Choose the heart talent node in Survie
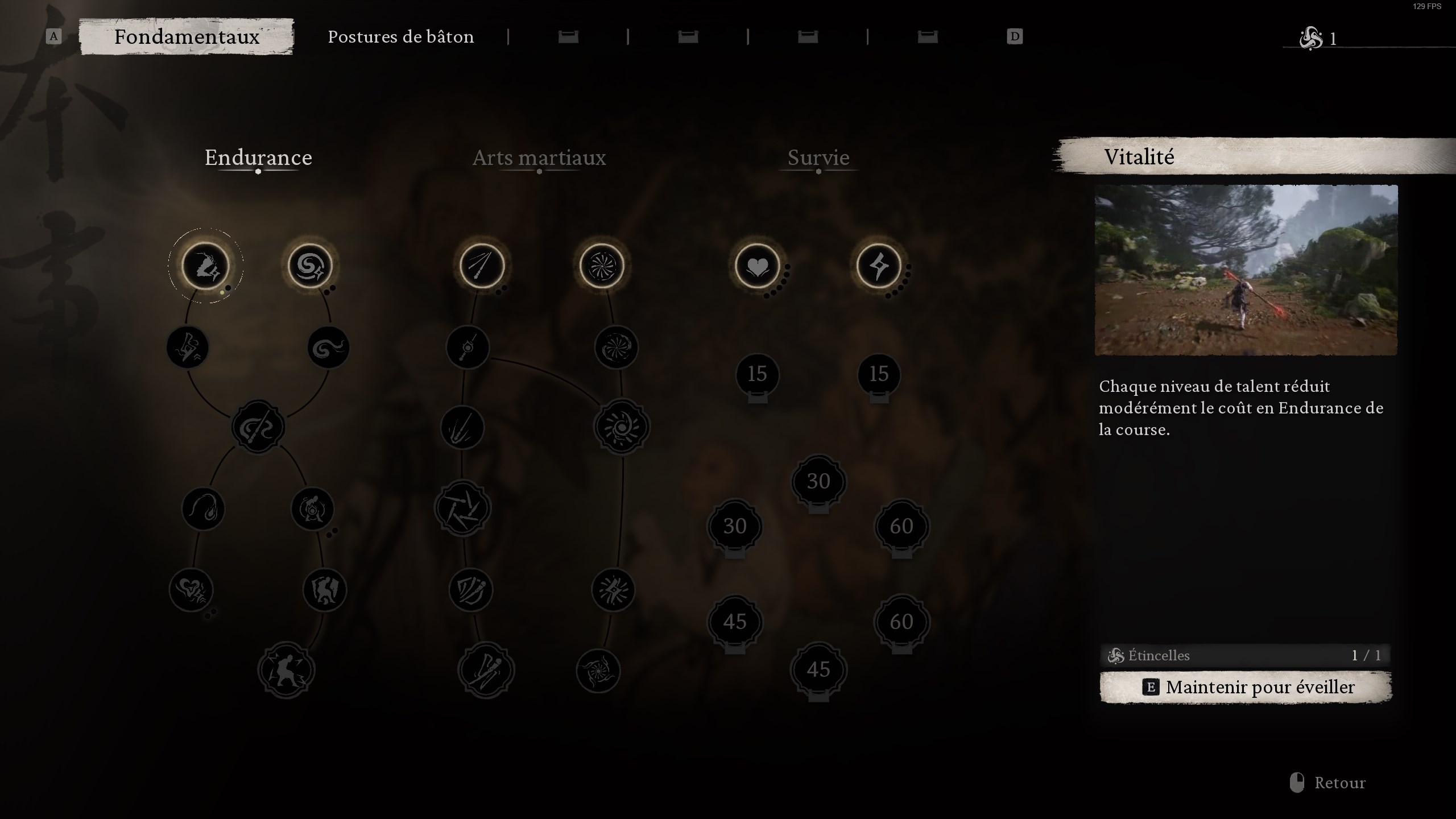Screen dimensions: 1456x819 coord(757,266)
